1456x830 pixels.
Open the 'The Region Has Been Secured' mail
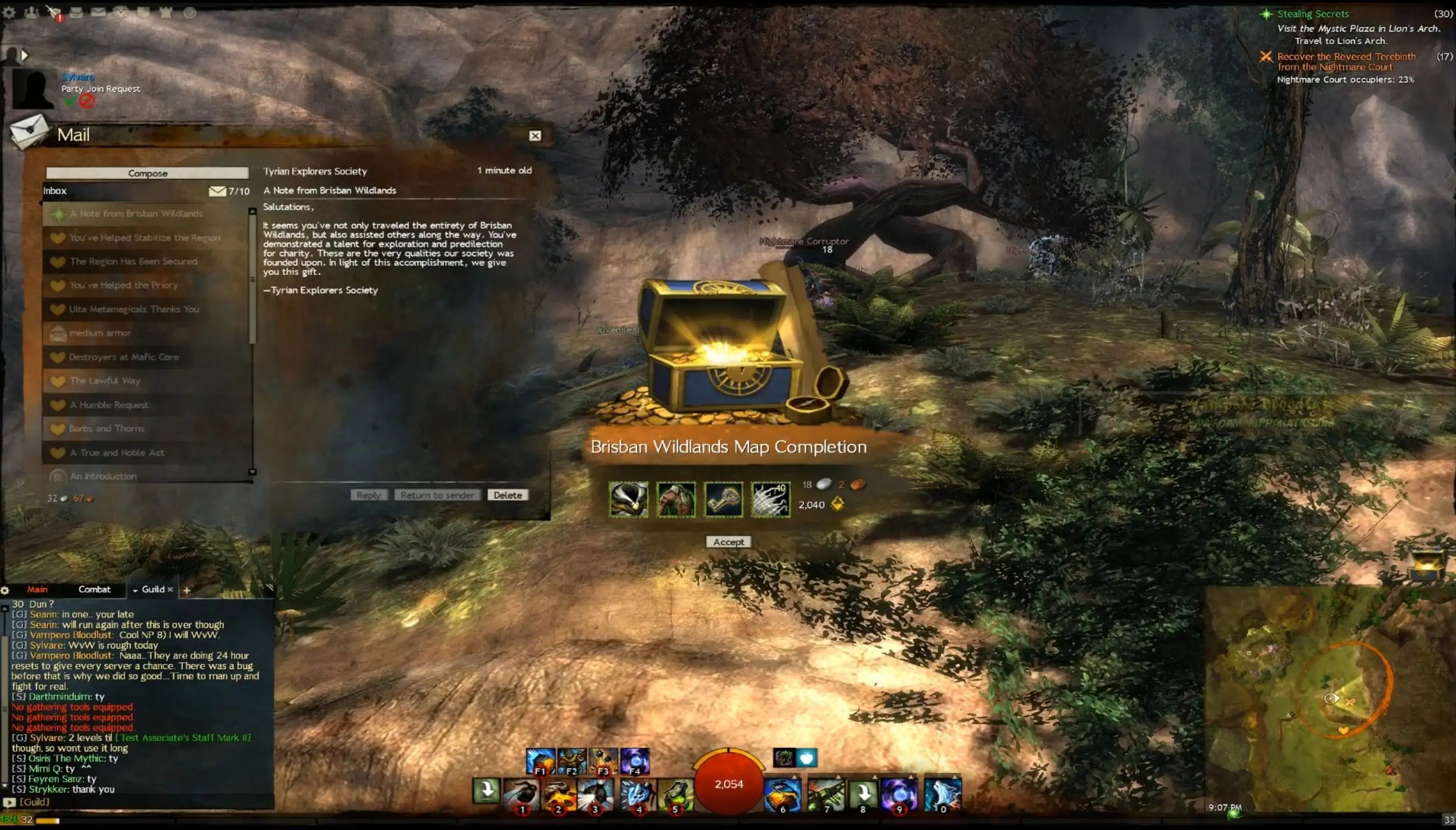click(134, 262)
